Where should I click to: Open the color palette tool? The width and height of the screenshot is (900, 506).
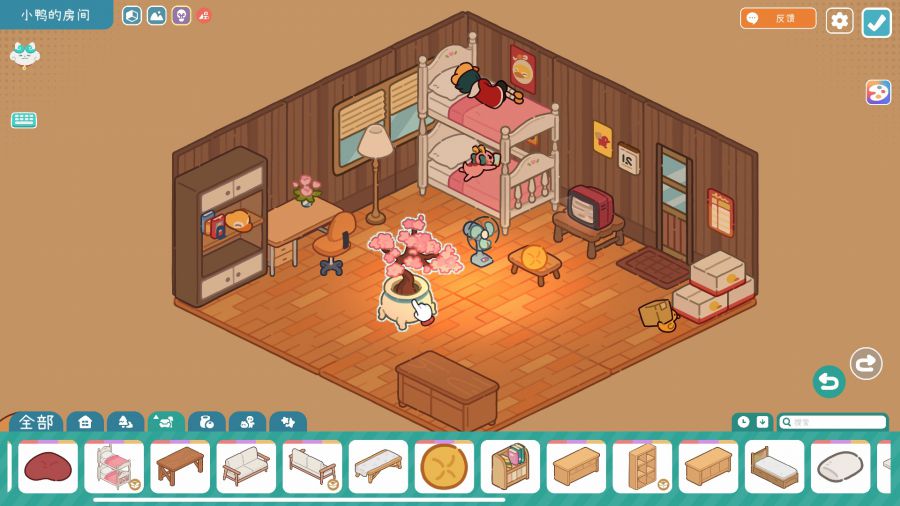[x=878, y=92]
